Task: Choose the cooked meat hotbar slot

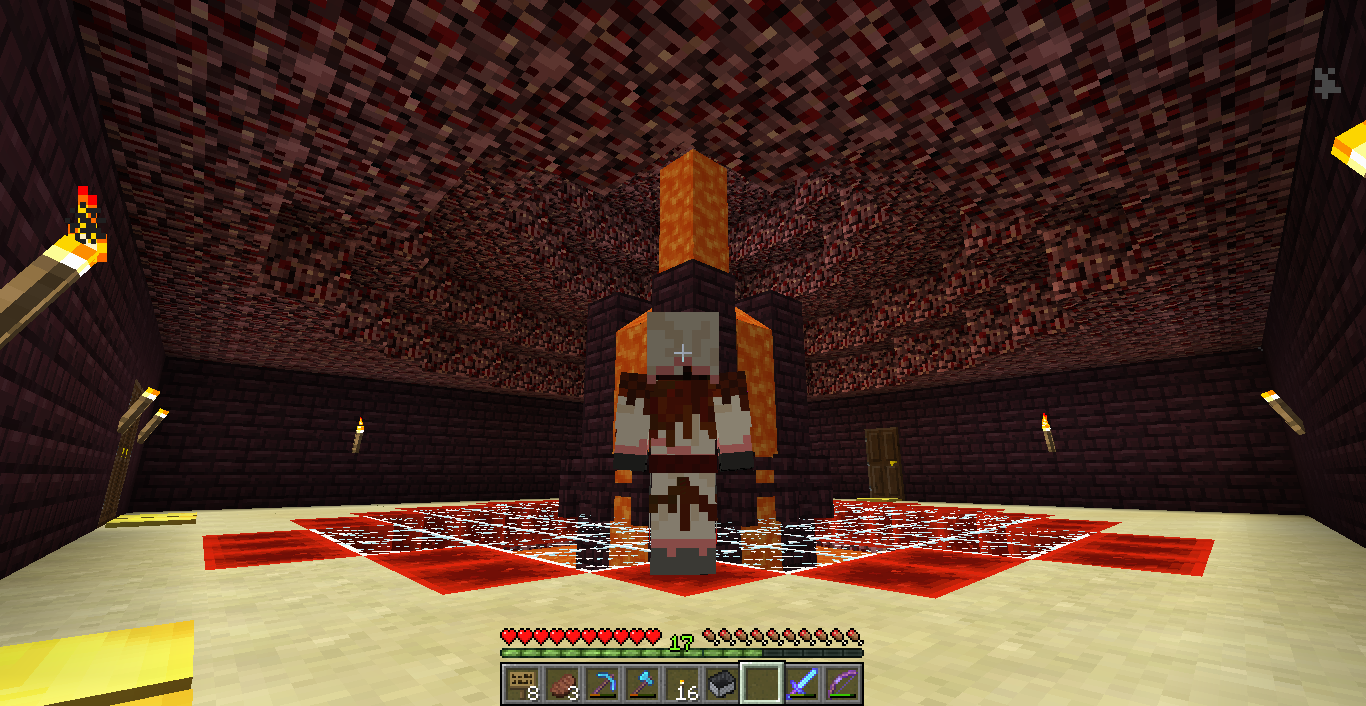Action: point(561,684)
